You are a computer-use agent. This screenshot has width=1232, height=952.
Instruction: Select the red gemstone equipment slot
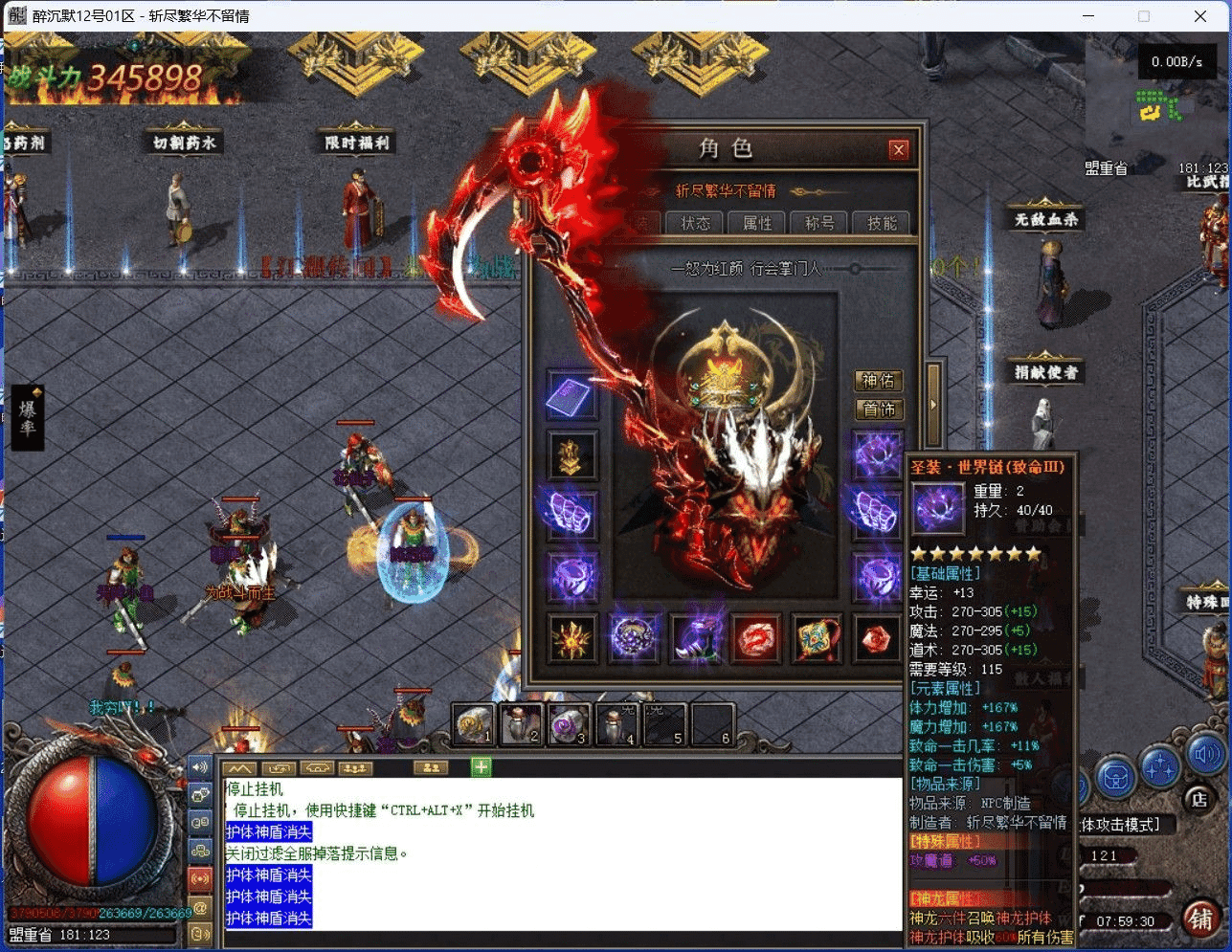point(876,639)
